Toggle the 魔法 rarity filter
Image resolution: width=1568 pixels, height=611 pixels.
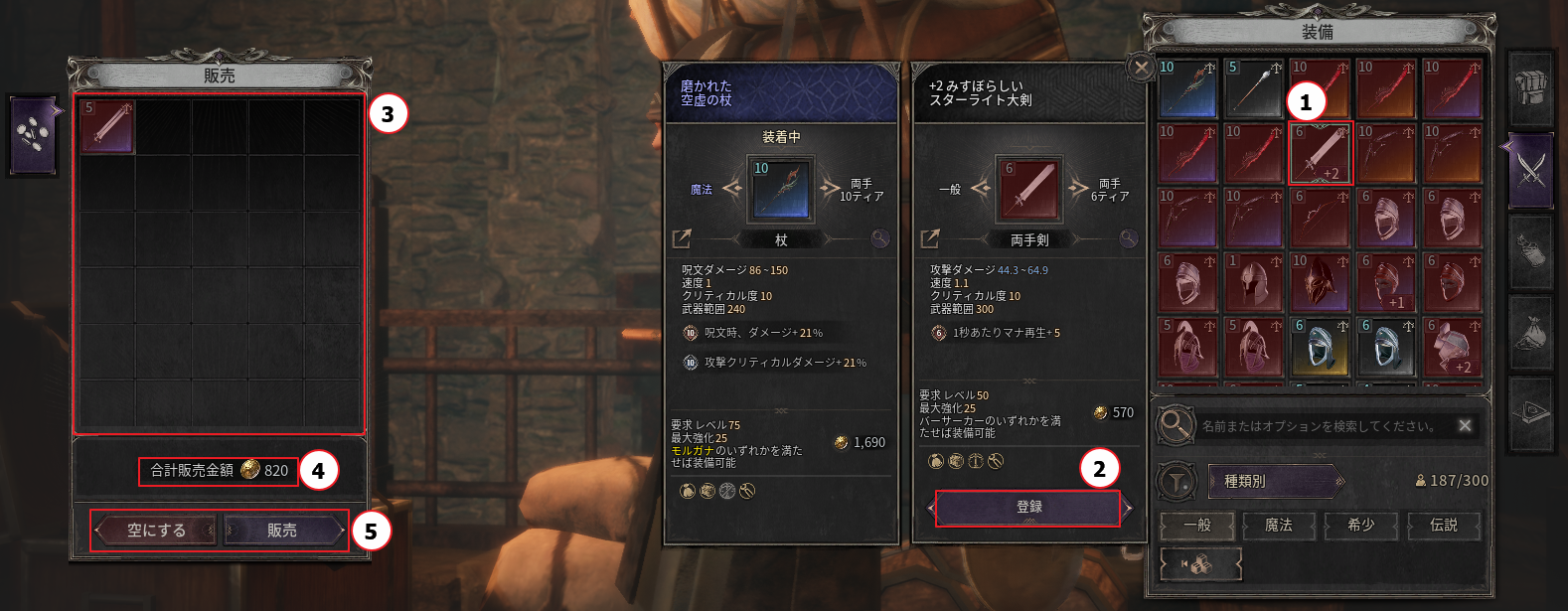click(1279, 525)
